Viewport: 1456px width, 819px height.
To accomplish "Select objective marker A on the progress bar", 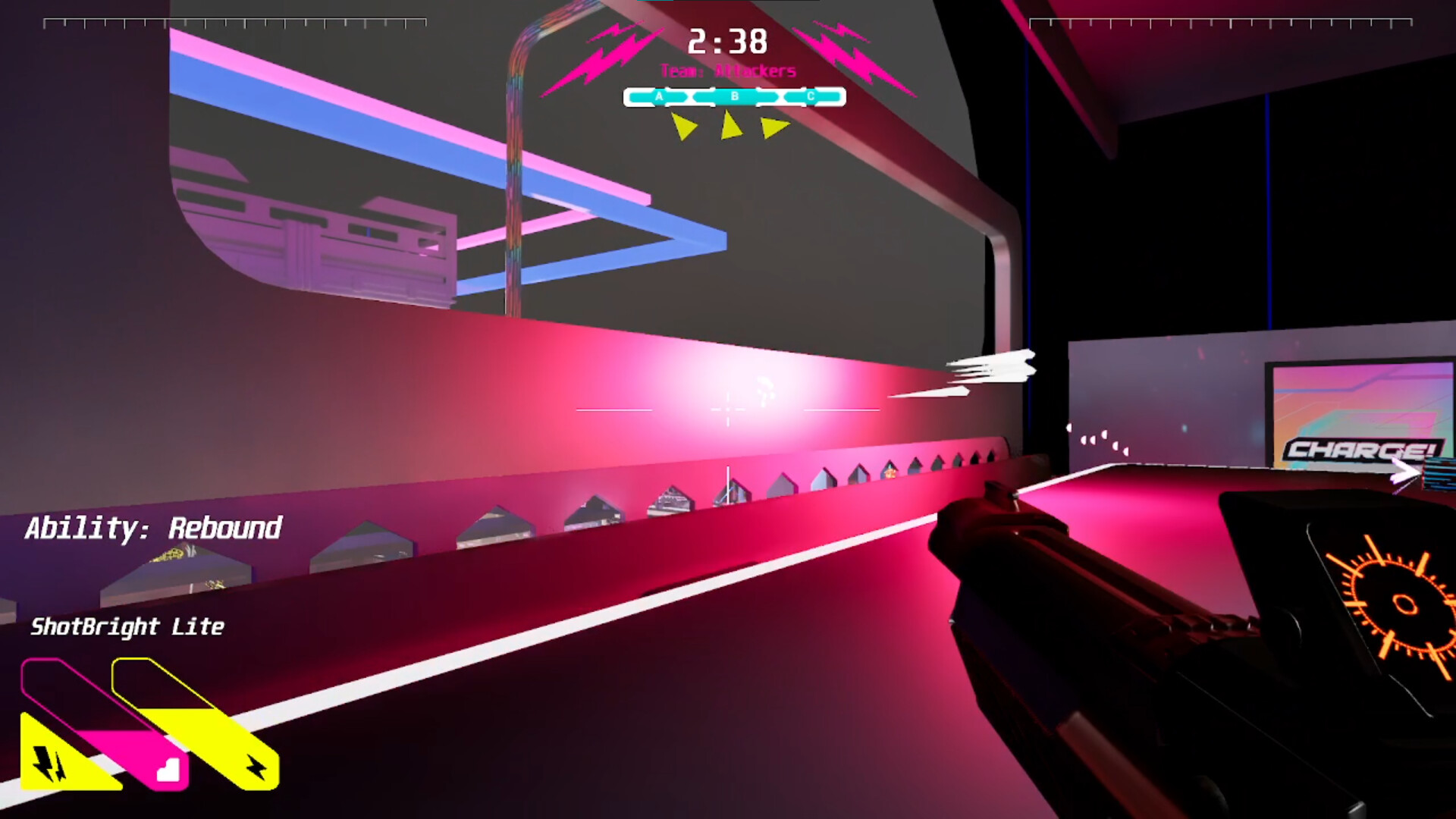I will pyautogui.click(x=658, y=96).
